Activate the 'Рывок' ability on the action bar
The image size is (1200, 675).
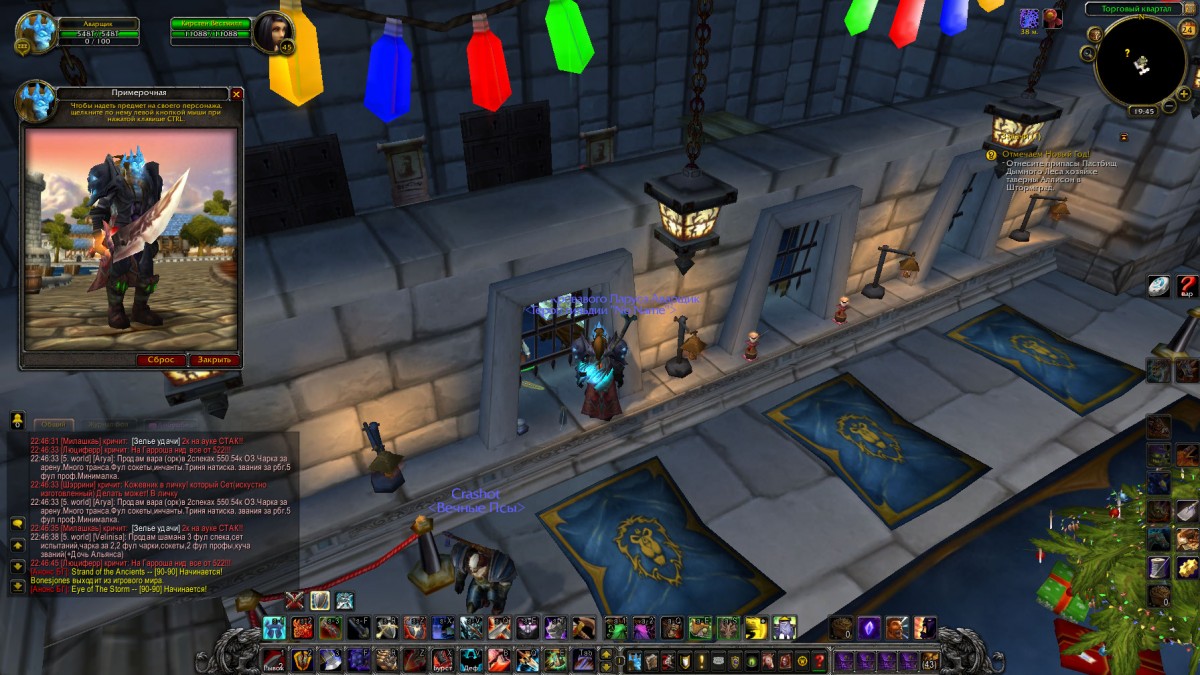(274, 660)
